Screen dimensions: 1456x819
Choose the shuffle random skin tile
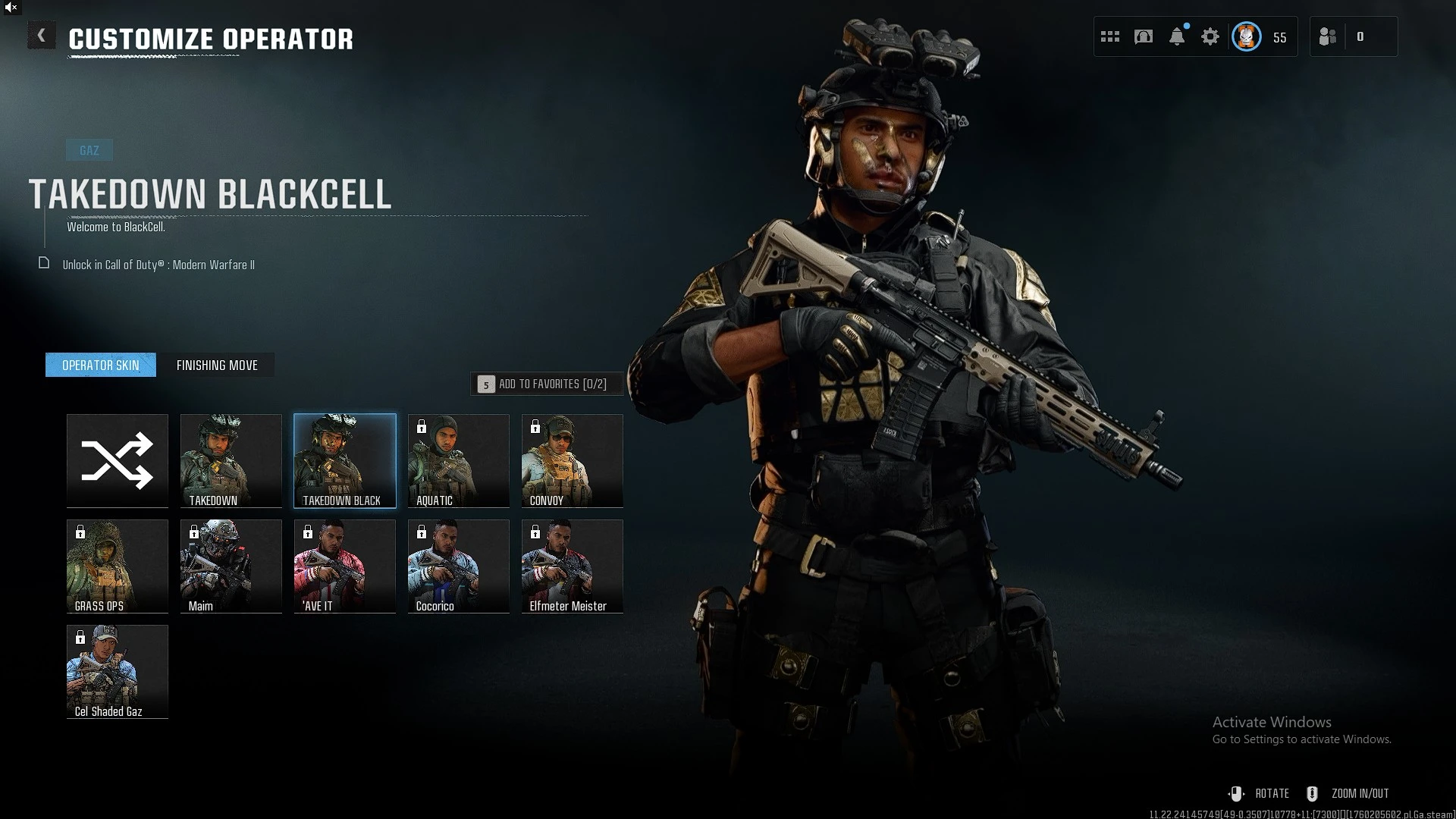pos(118,460)
